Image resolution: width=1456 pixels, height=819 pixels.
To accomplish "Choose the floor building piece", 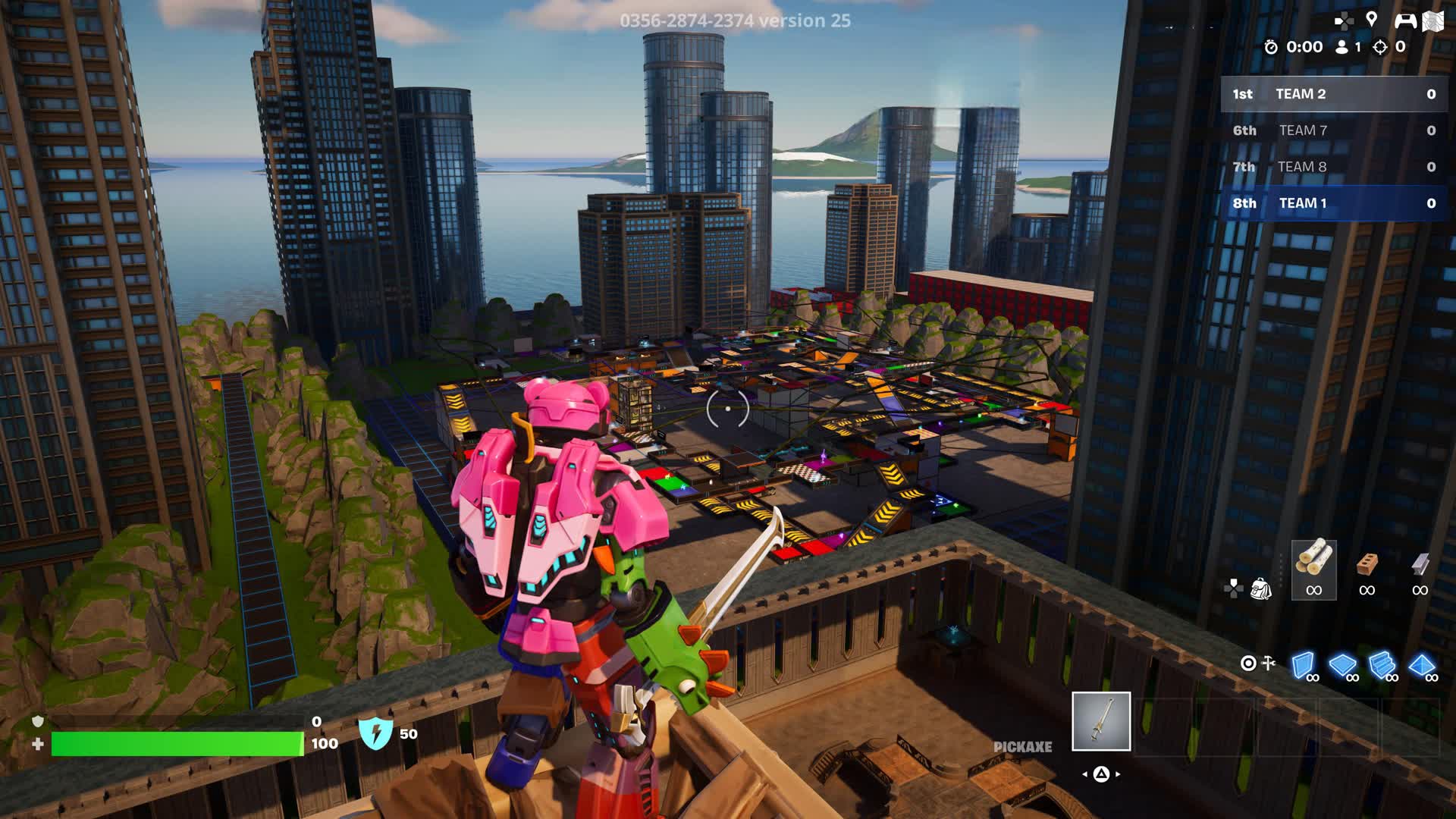I will coord(1342,665).
